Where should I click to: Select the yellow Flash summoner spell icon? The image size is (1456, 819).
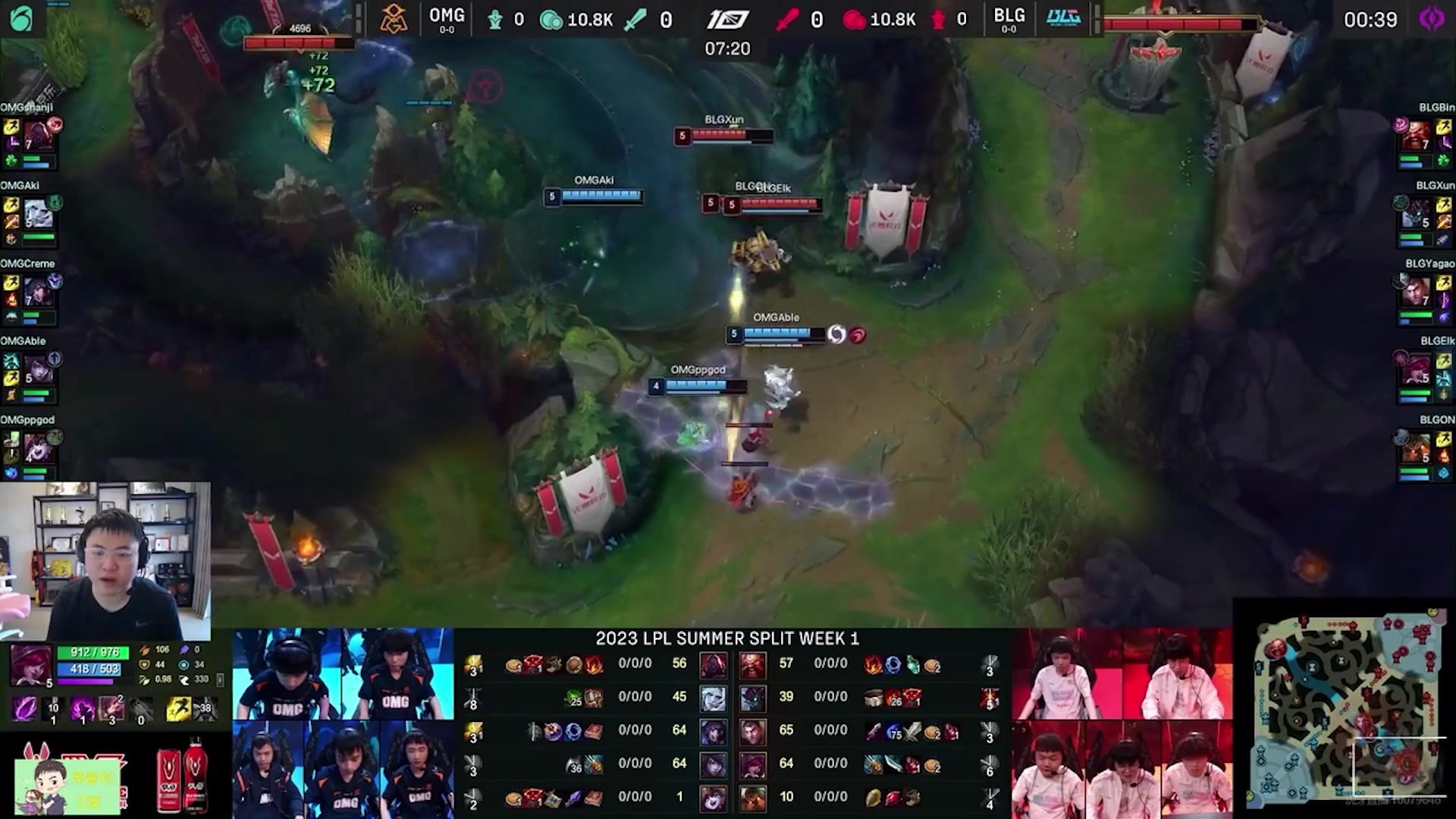[180, 709]
